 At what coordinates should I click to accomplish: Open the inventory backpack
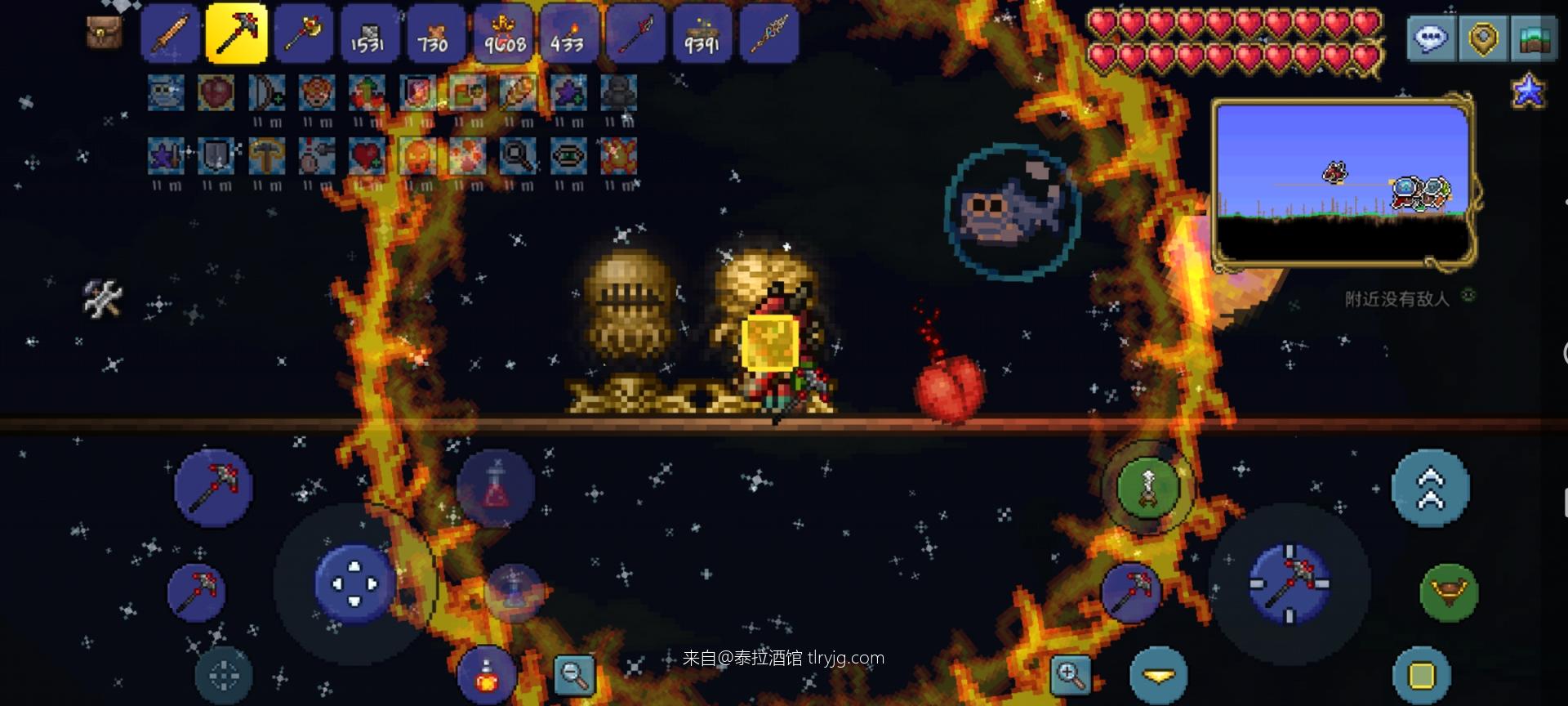tap(104, 34)
